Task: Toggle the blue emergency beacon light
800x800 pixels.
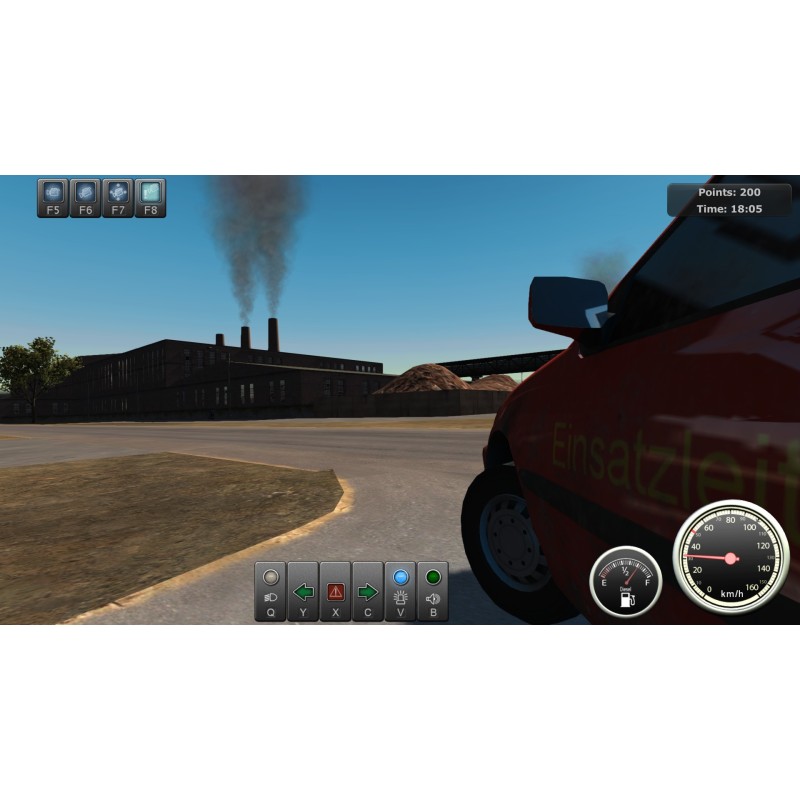Action: (x=400, y=591)
